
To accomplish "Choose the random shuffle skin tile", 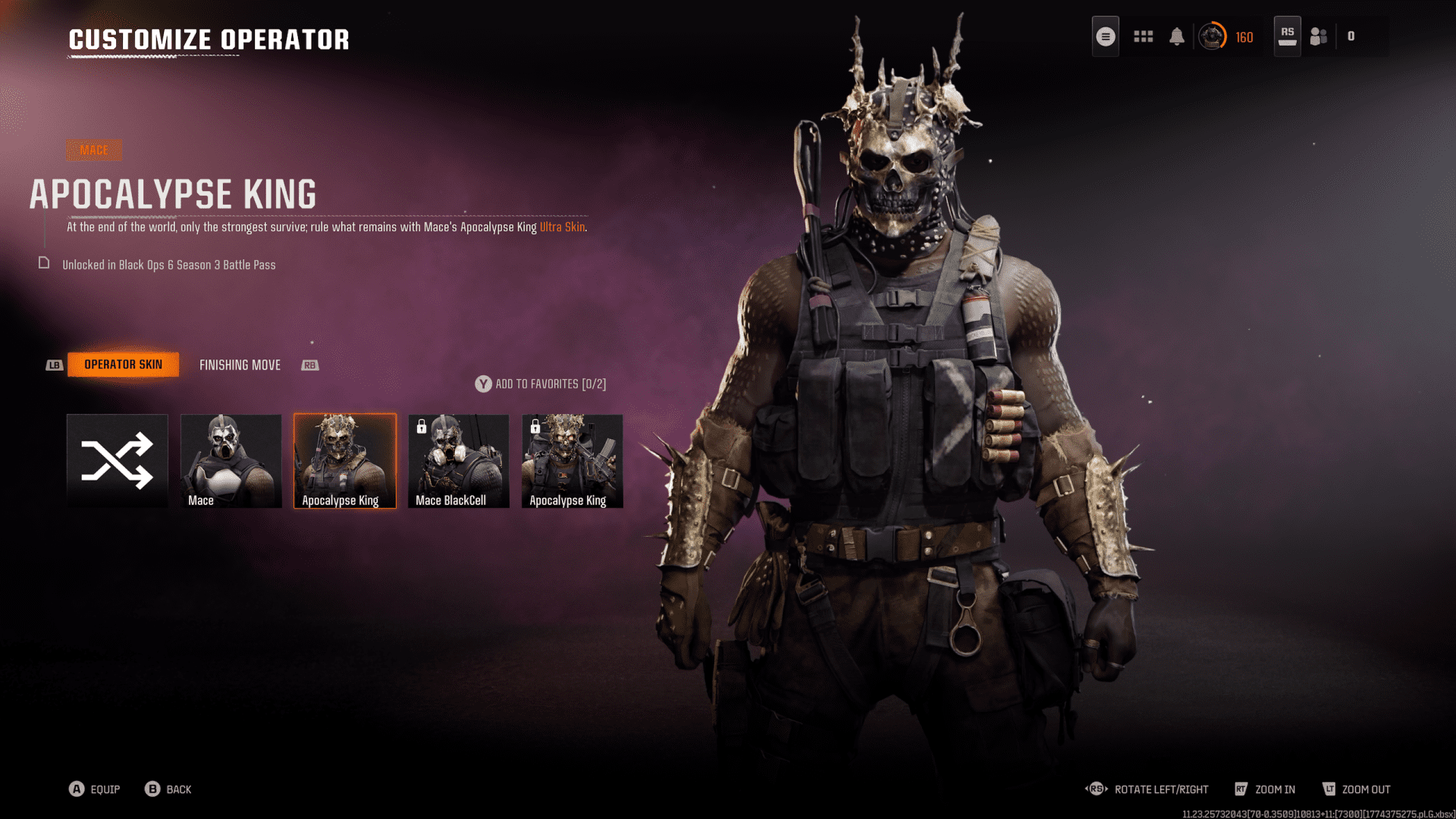I will [x=118, y=460].
